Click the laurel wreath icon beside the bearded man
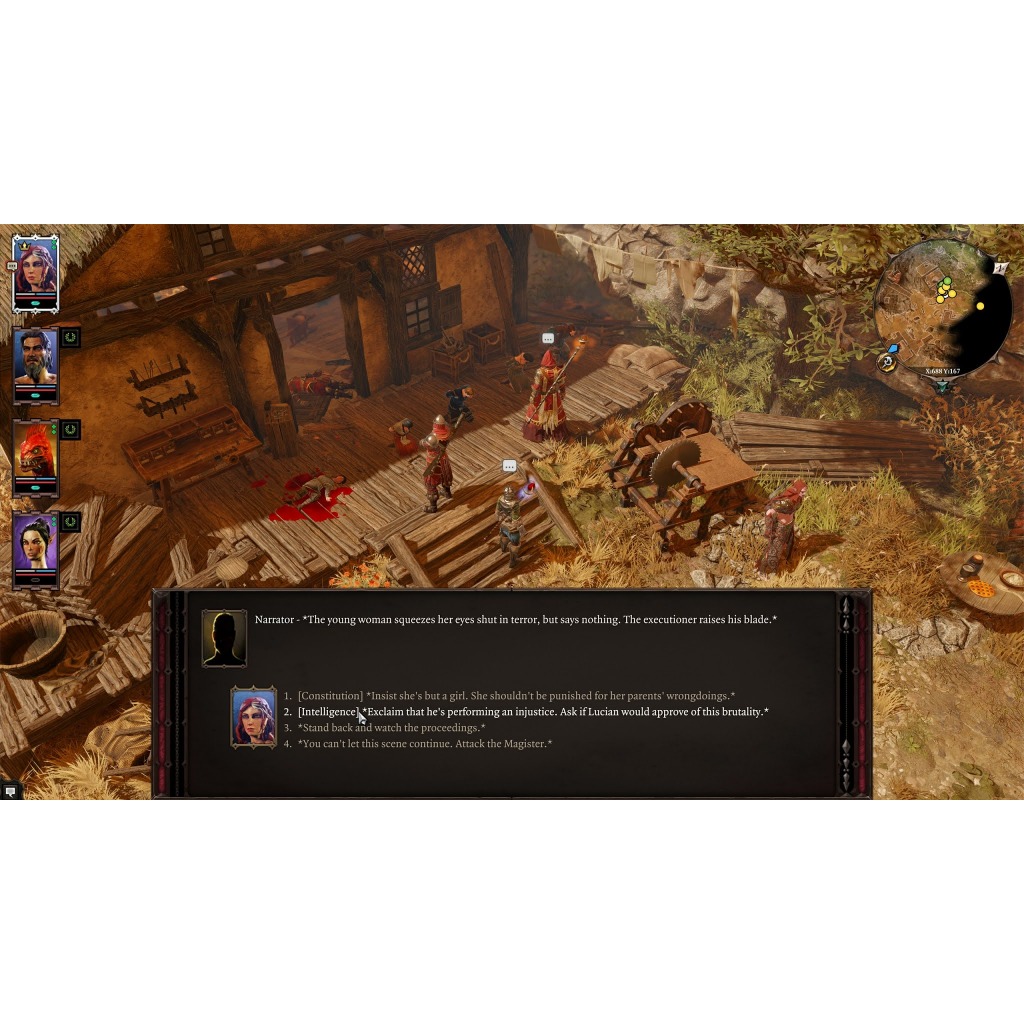Viewport: 1024px width, 1024px height. click(70, 338)
